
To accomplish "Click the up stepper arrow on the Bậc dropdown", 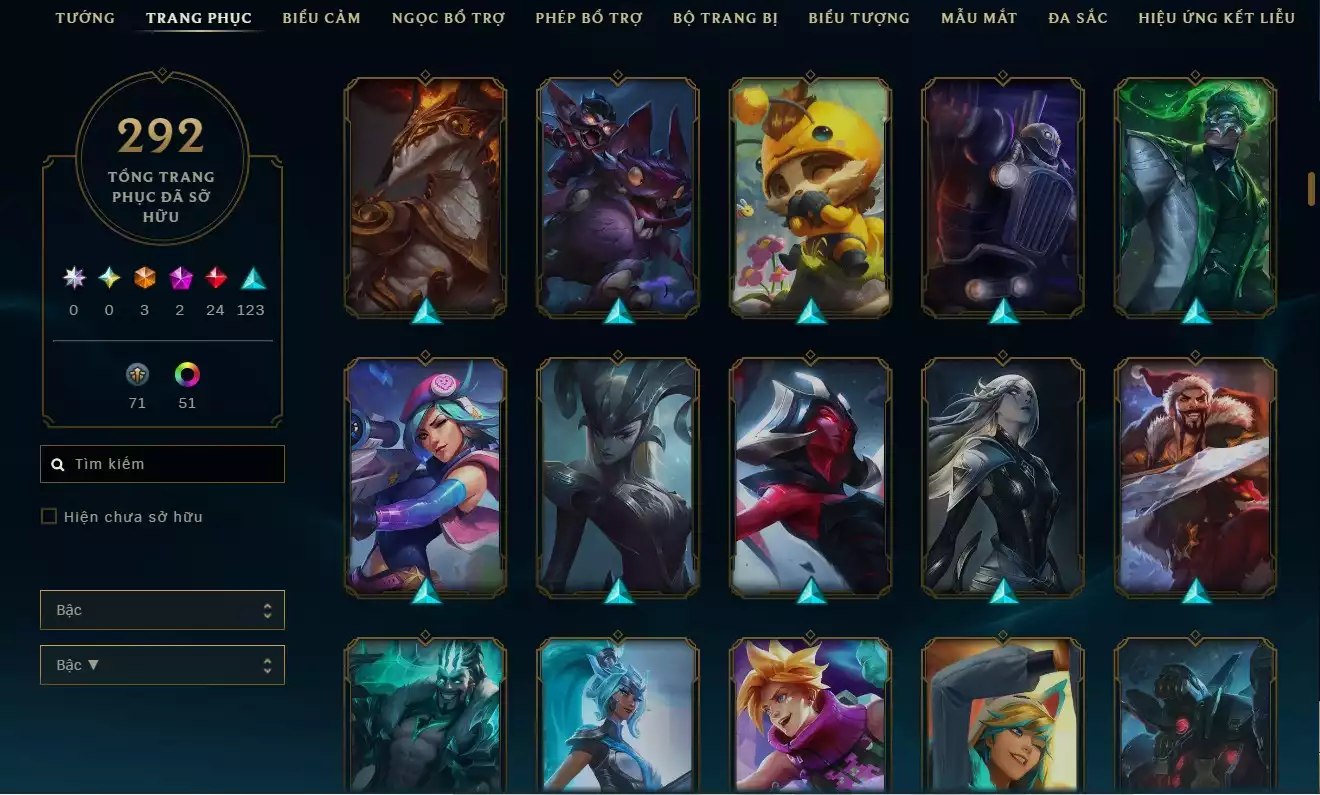I will 268,604.
